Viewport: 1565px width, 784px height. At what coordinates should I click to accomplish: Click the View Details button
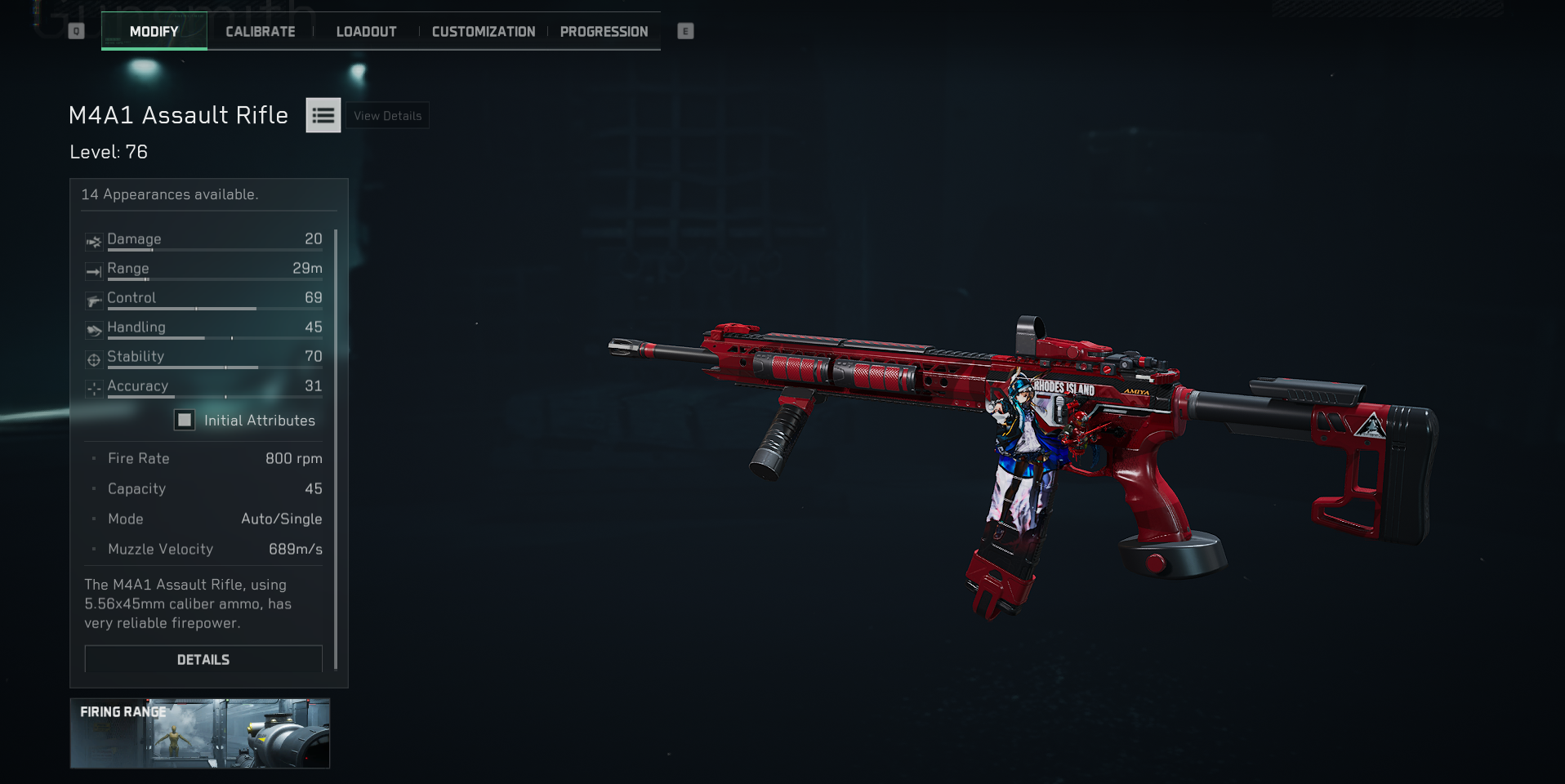click(386, 115)
